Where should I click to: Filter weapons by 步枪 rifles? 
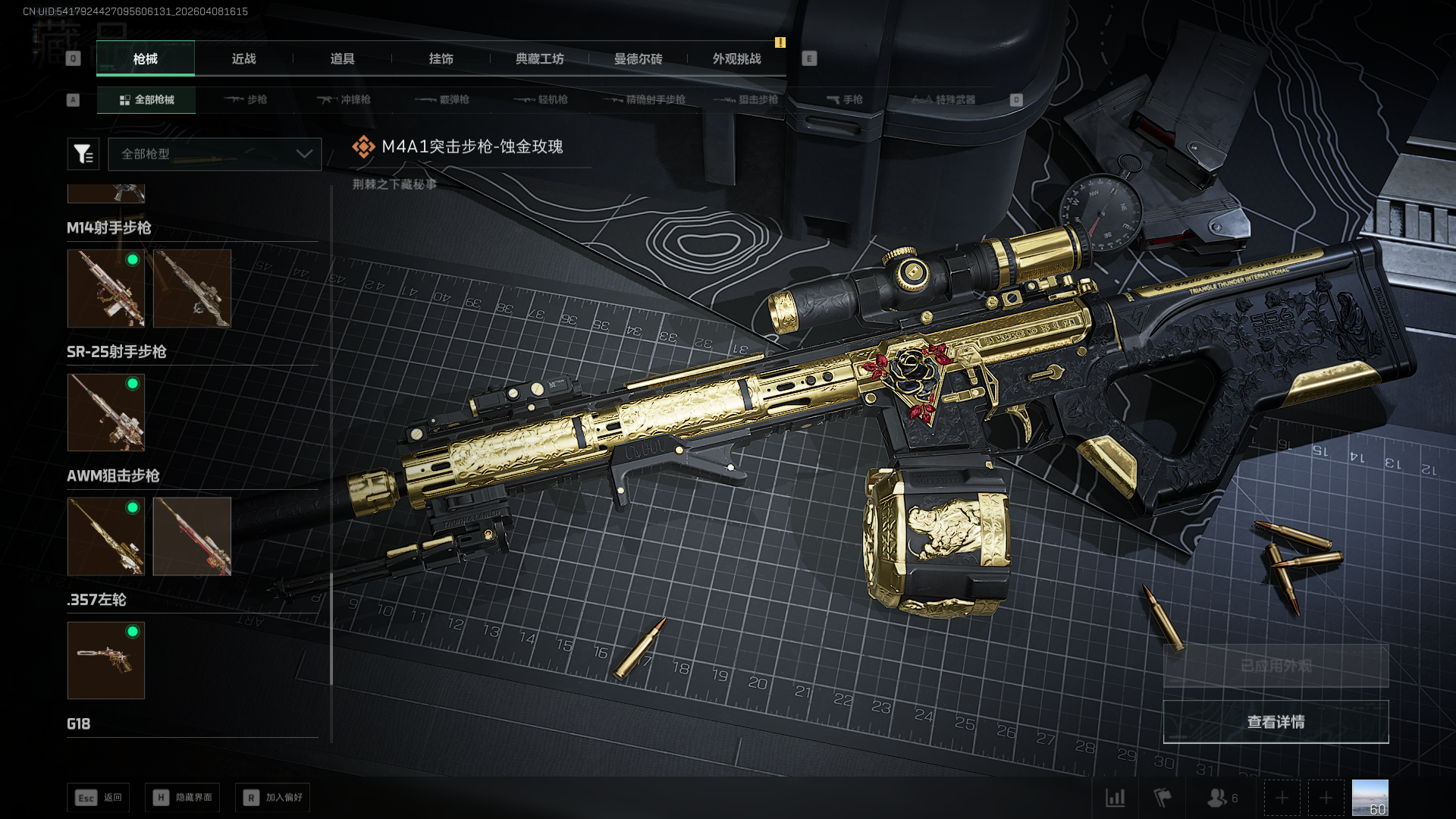245,100
